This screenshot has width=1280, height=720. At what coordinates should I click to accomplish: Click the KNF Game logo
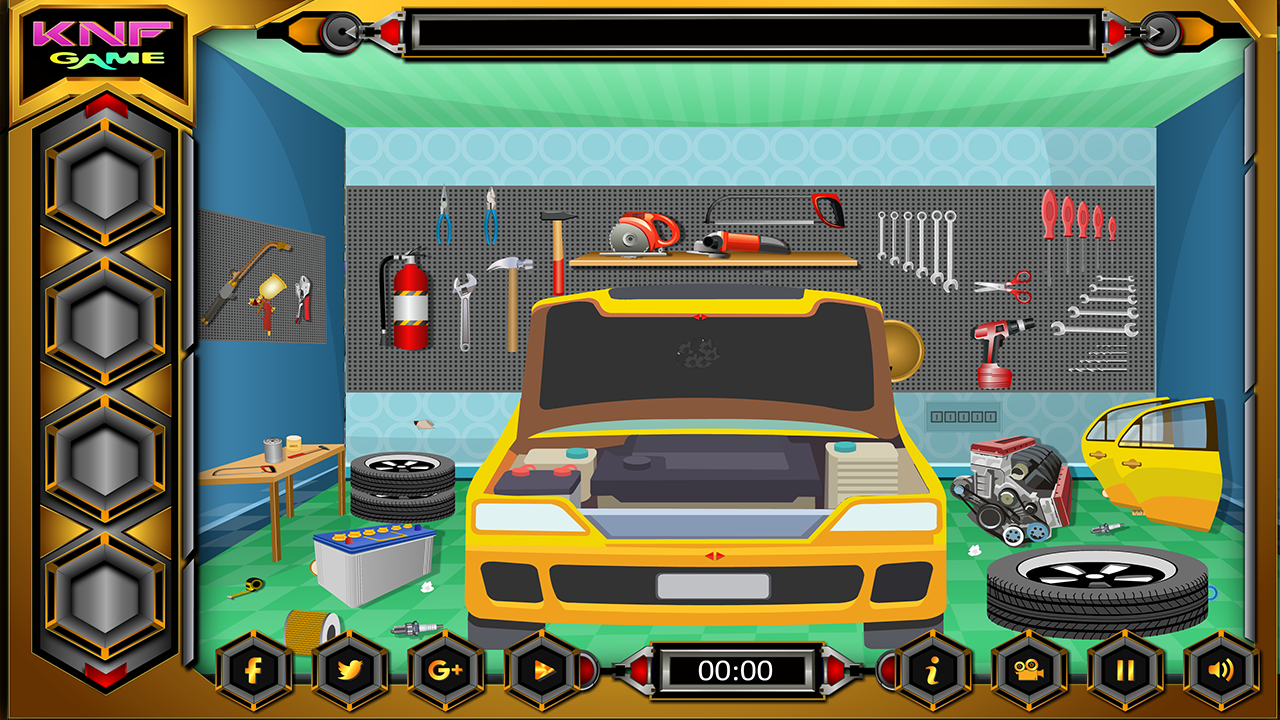pyautogui.click(x=101, y=42)
